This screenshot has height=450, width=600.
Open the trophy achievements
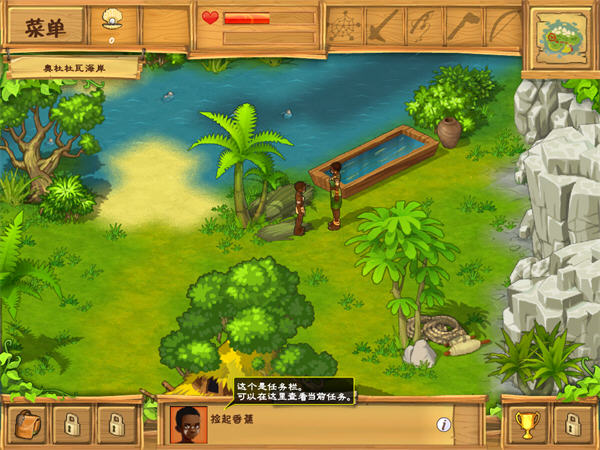point(529,424)
